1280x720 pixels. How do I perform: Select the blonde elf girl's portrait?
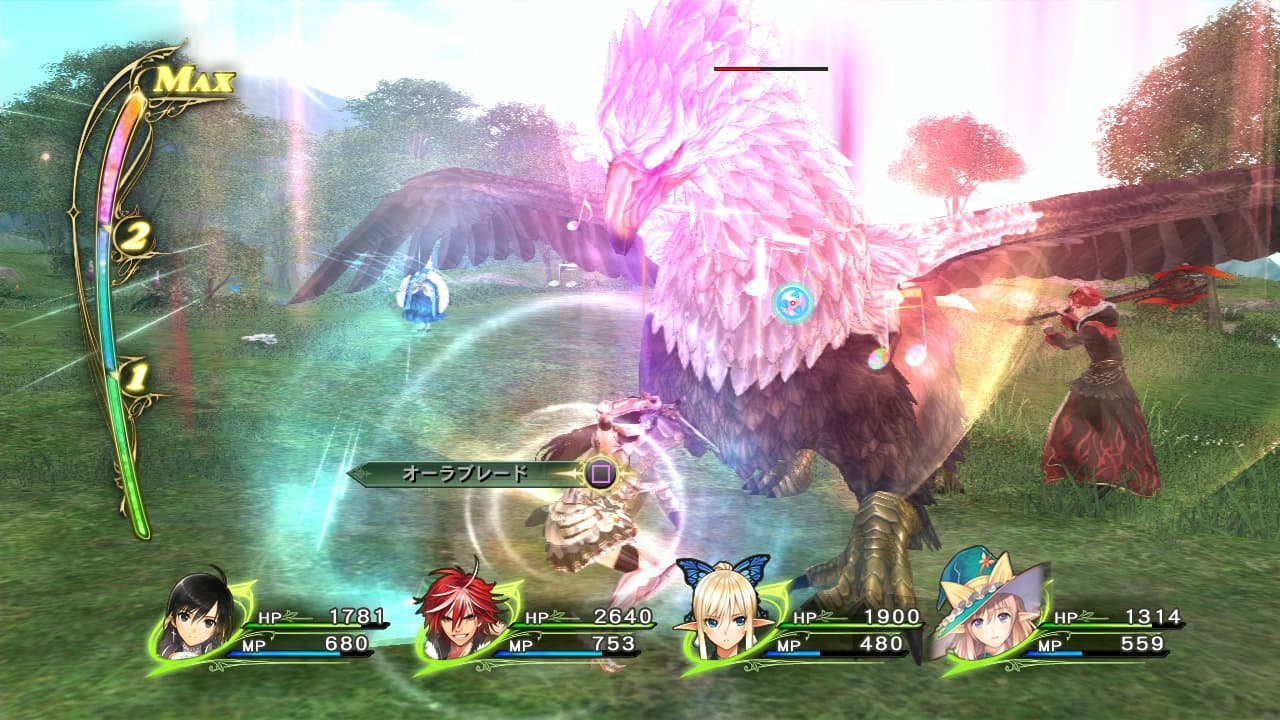point(727,621)
